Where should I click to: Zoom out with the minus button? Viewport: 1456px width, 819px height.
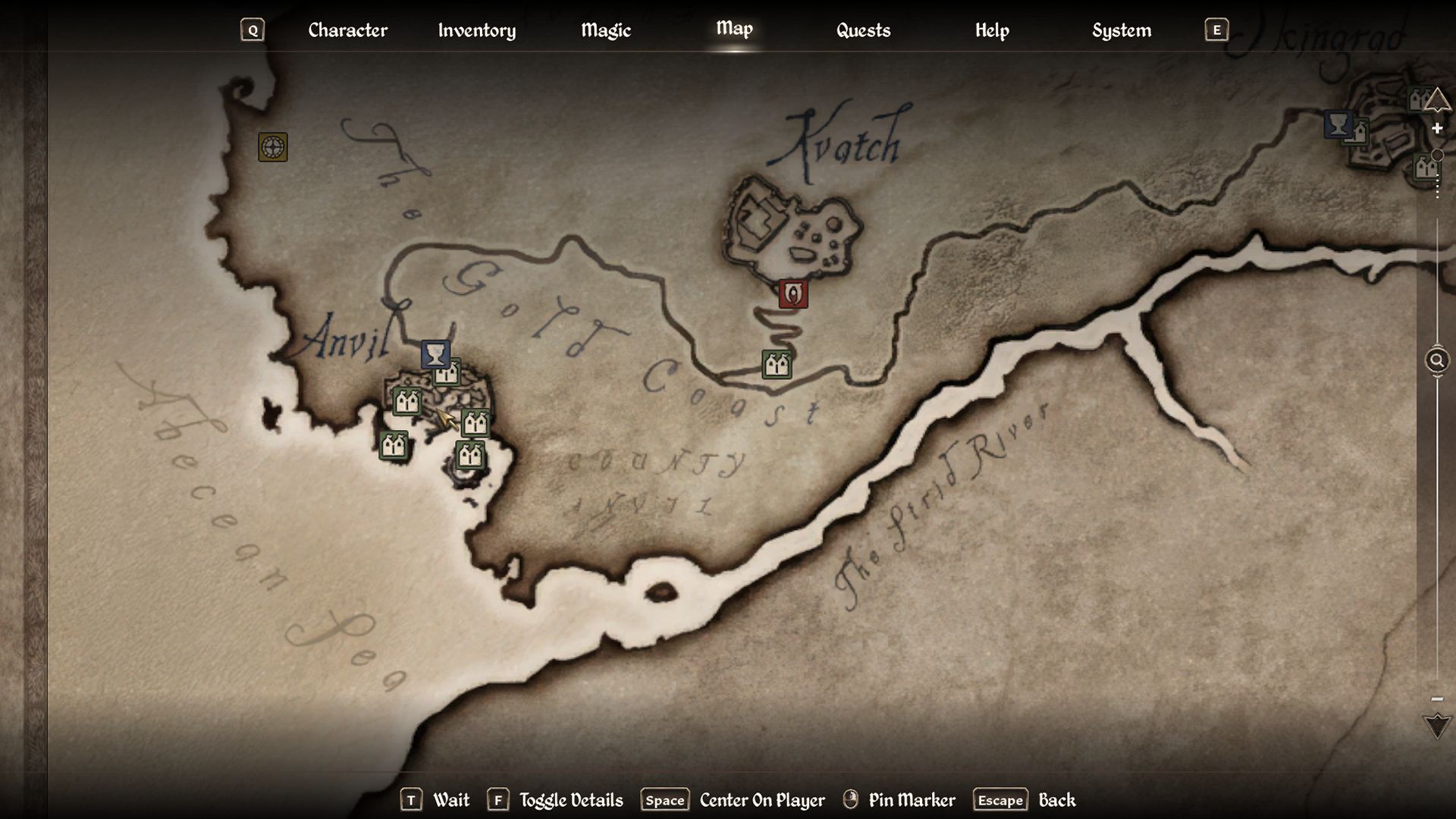(x=1437, y=699)
